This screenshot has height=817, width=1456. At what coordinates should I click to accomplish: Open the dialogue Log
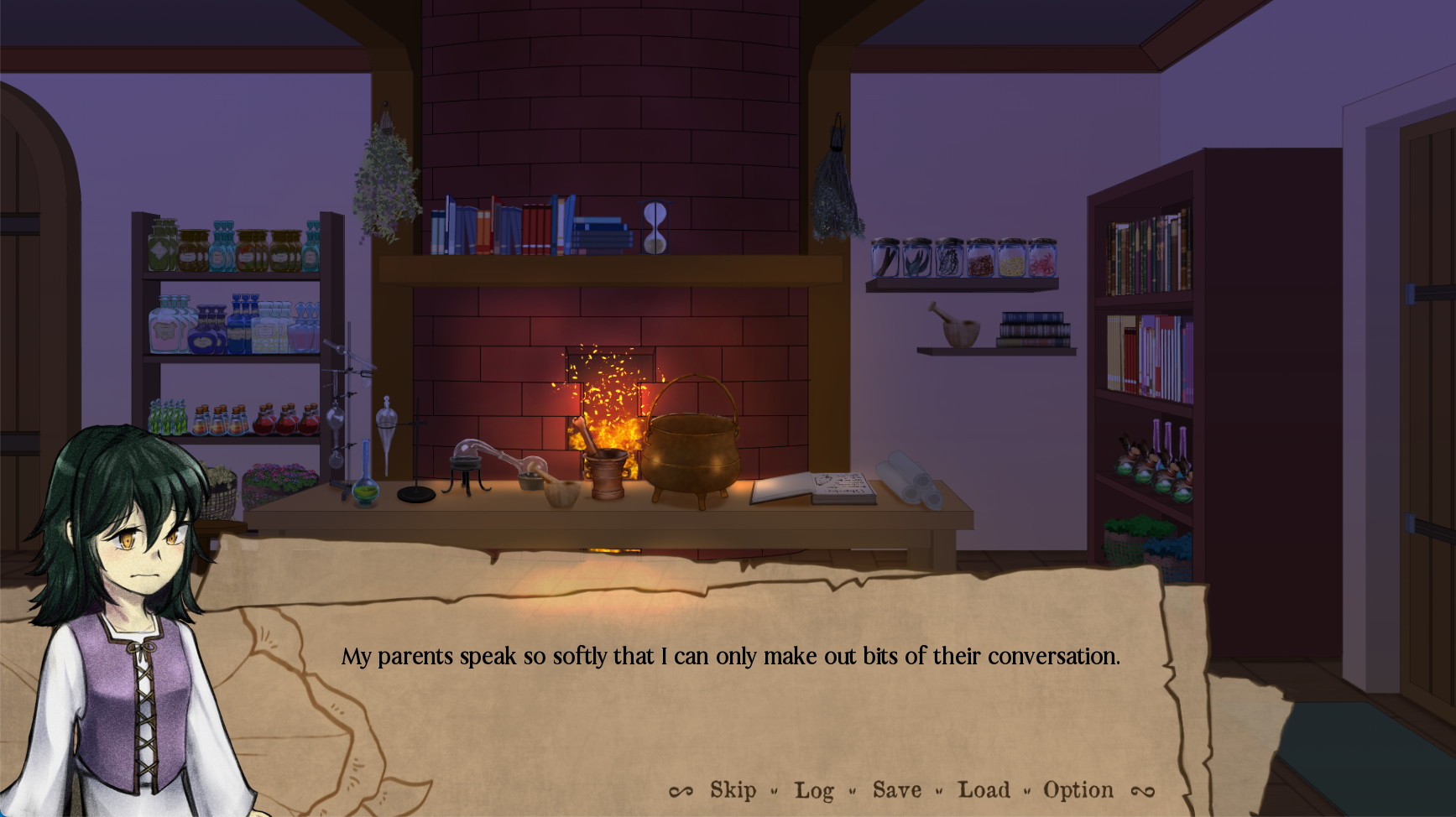tap(814, 790)
